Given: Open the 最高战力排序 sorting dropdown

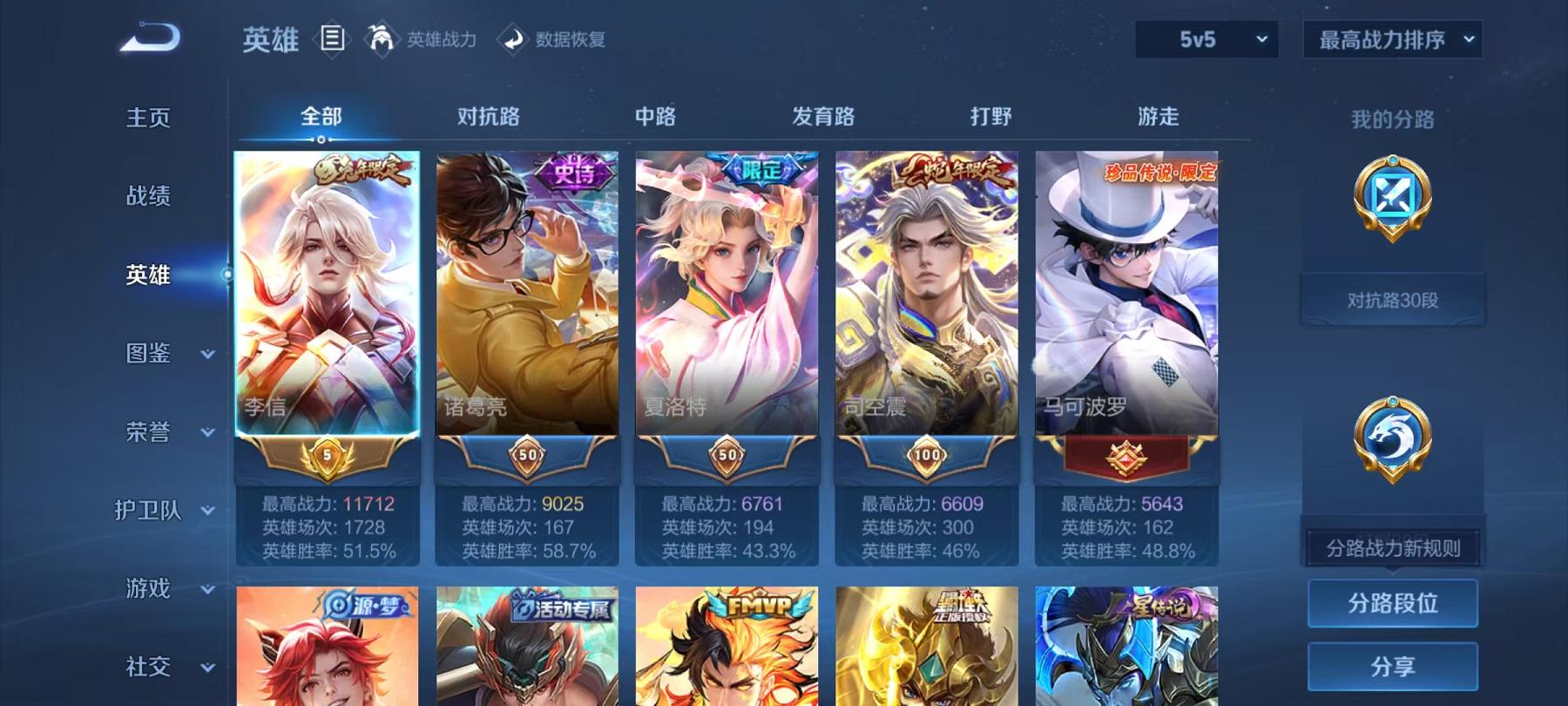Looking at the screenshot, I should pos(1391,39).
